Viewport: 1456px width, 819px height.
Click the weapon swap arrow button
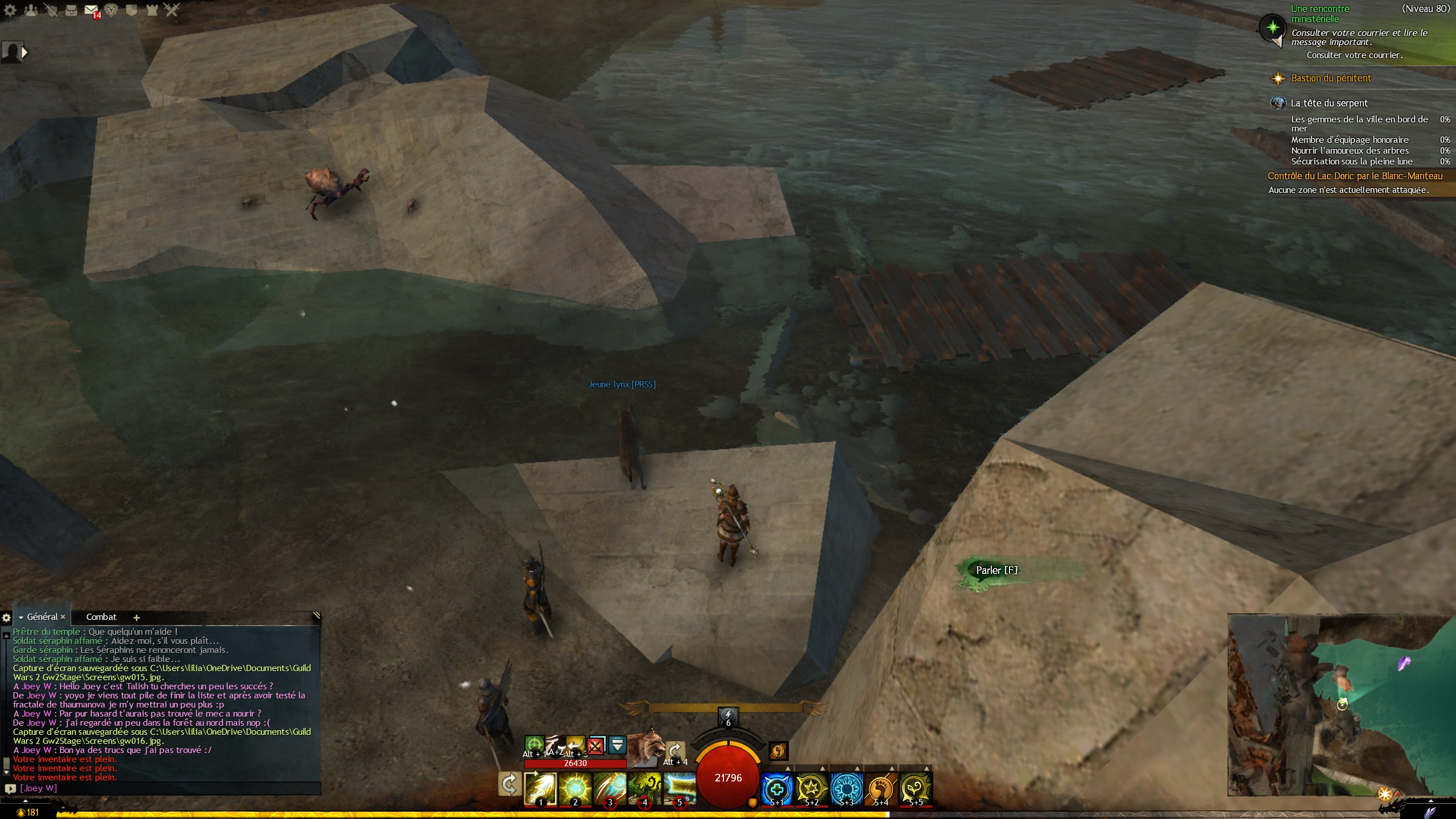tap(509, 784)
